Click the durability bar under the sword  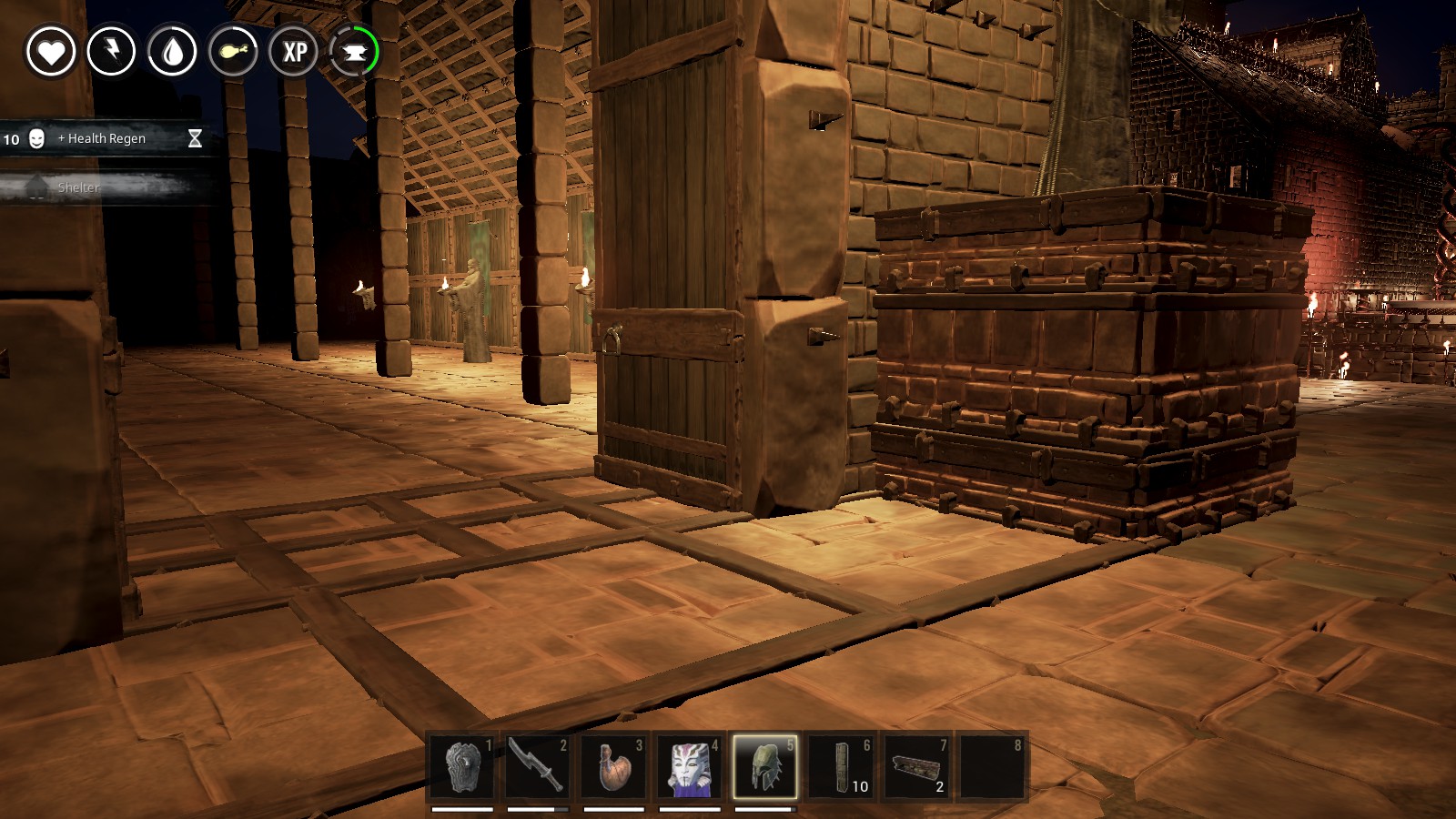click(536, 806)
